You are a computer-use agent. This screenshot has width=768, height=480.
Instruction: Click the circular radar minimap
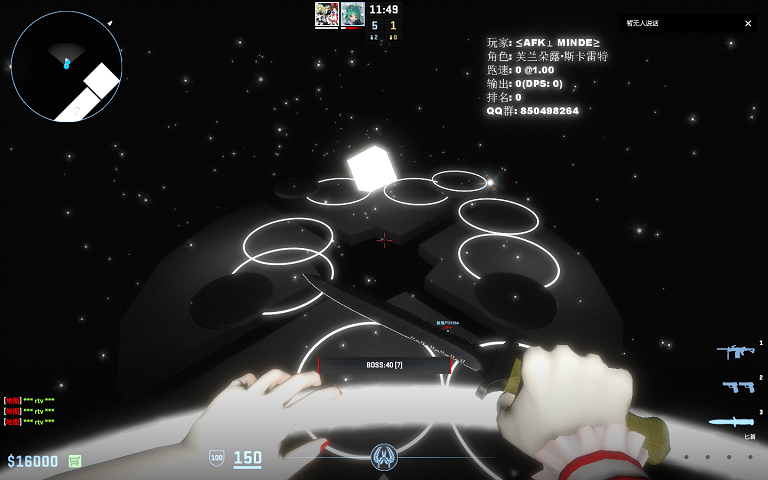point(66,67)
